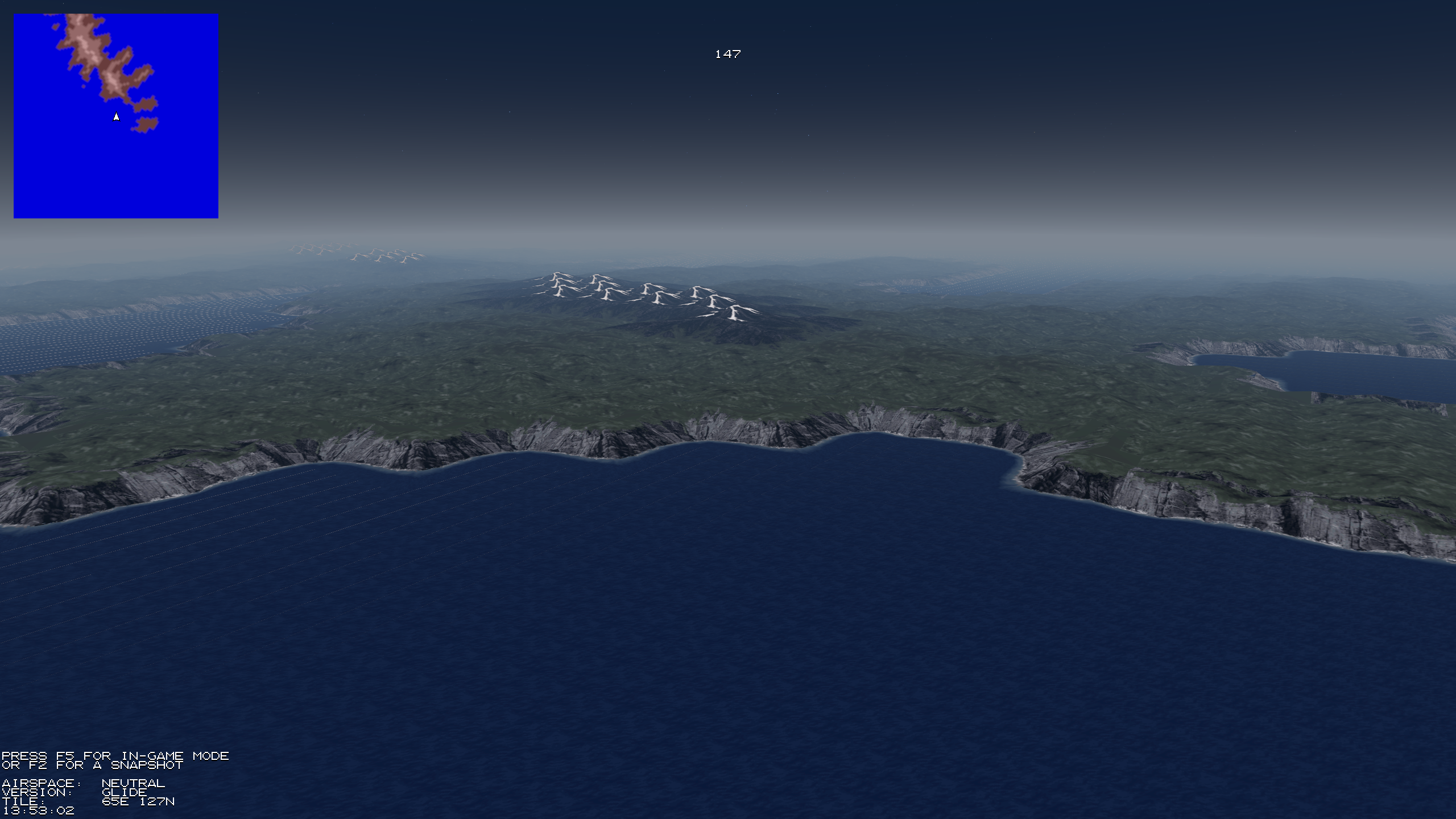Toggle the TILE: 65E 127N readout
Image resolution: width=1456 pixels, height=819 pixels.
(88, 801)
